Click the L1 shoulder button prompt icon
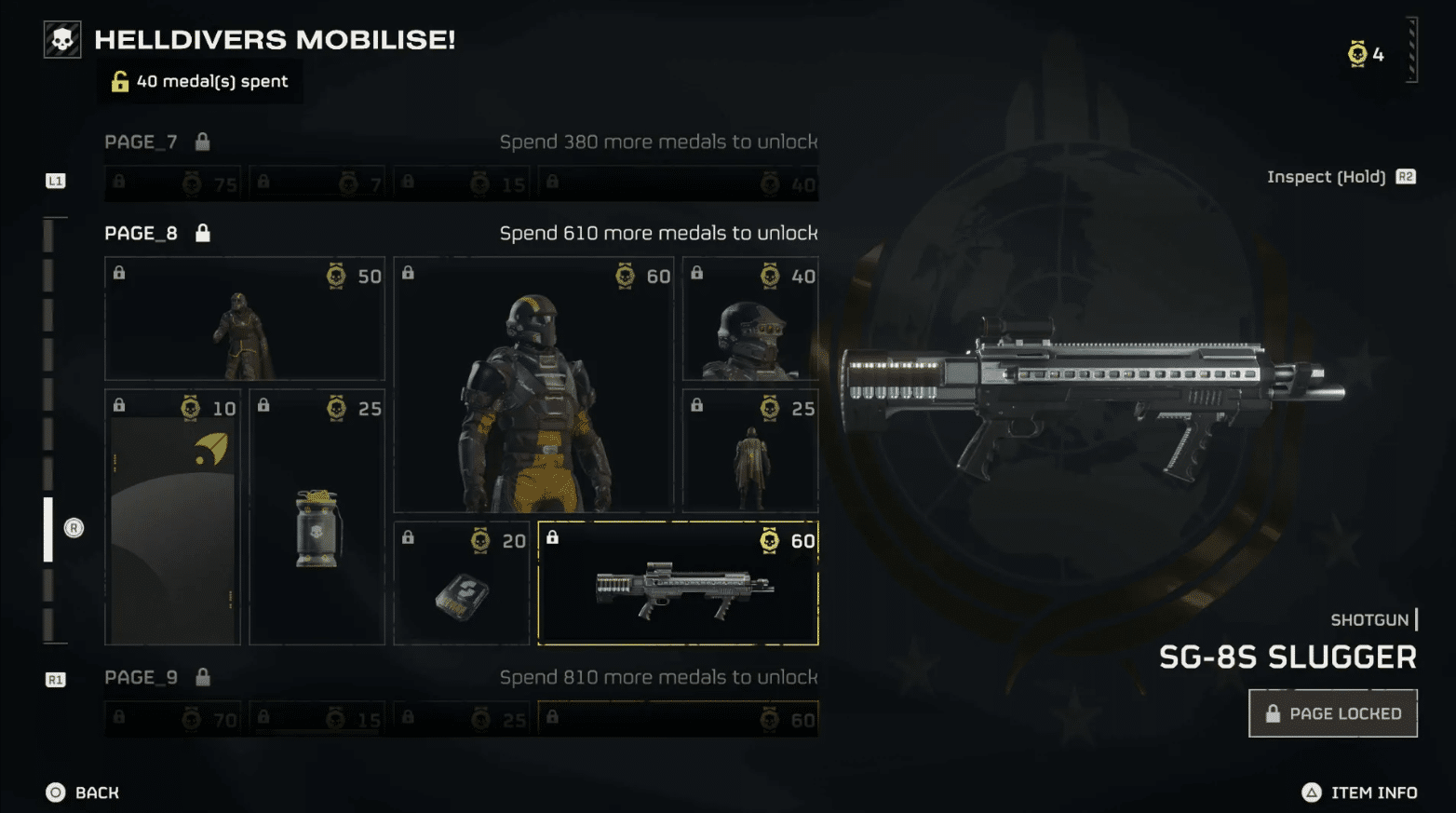The image size is (1456, 813). pyautogui.click(x=56, y=182)
